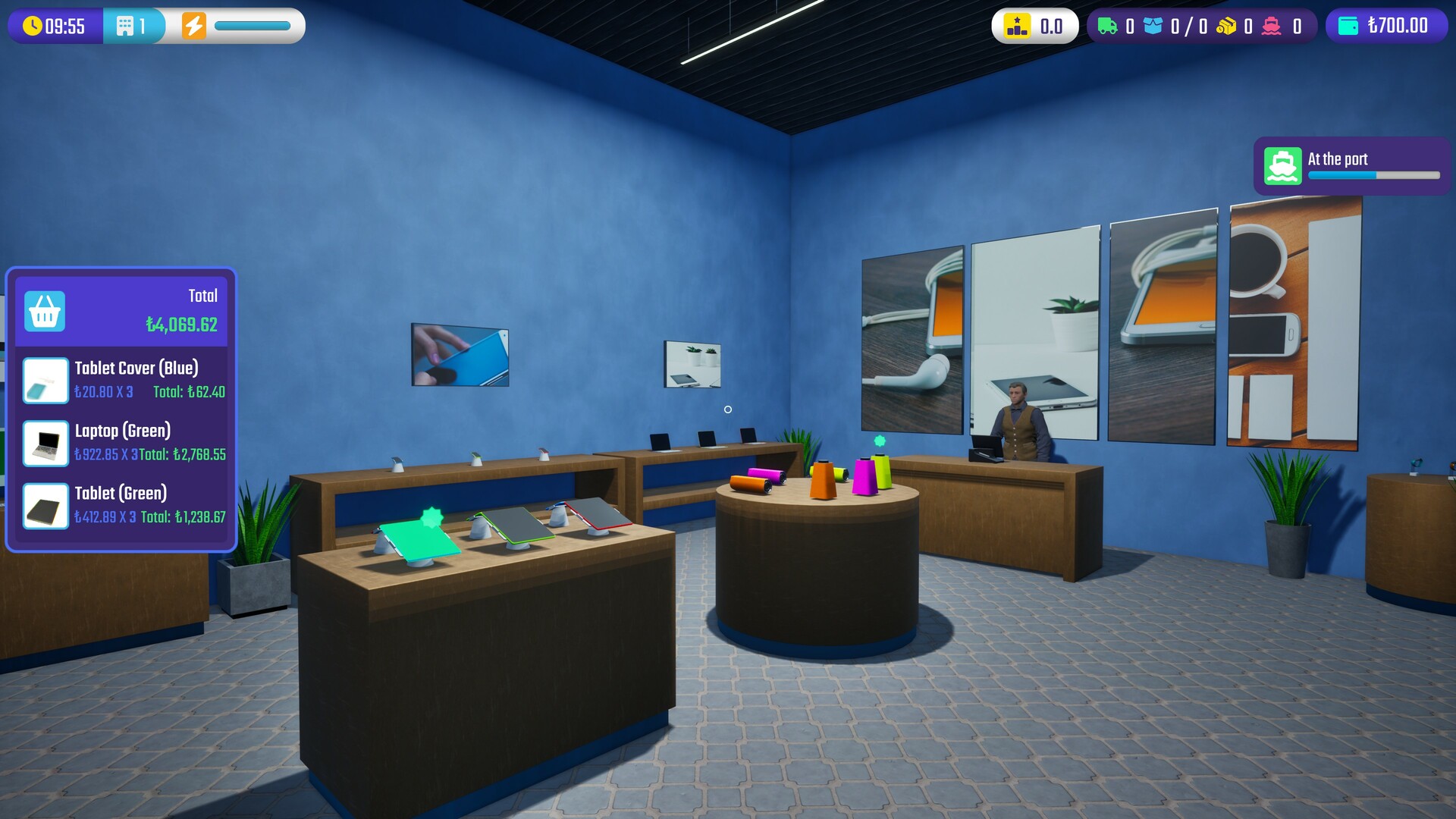This screenshot has width=1456, height=819.
Task: Click the orange lightning energy icon
Action: tap(196, 25)
